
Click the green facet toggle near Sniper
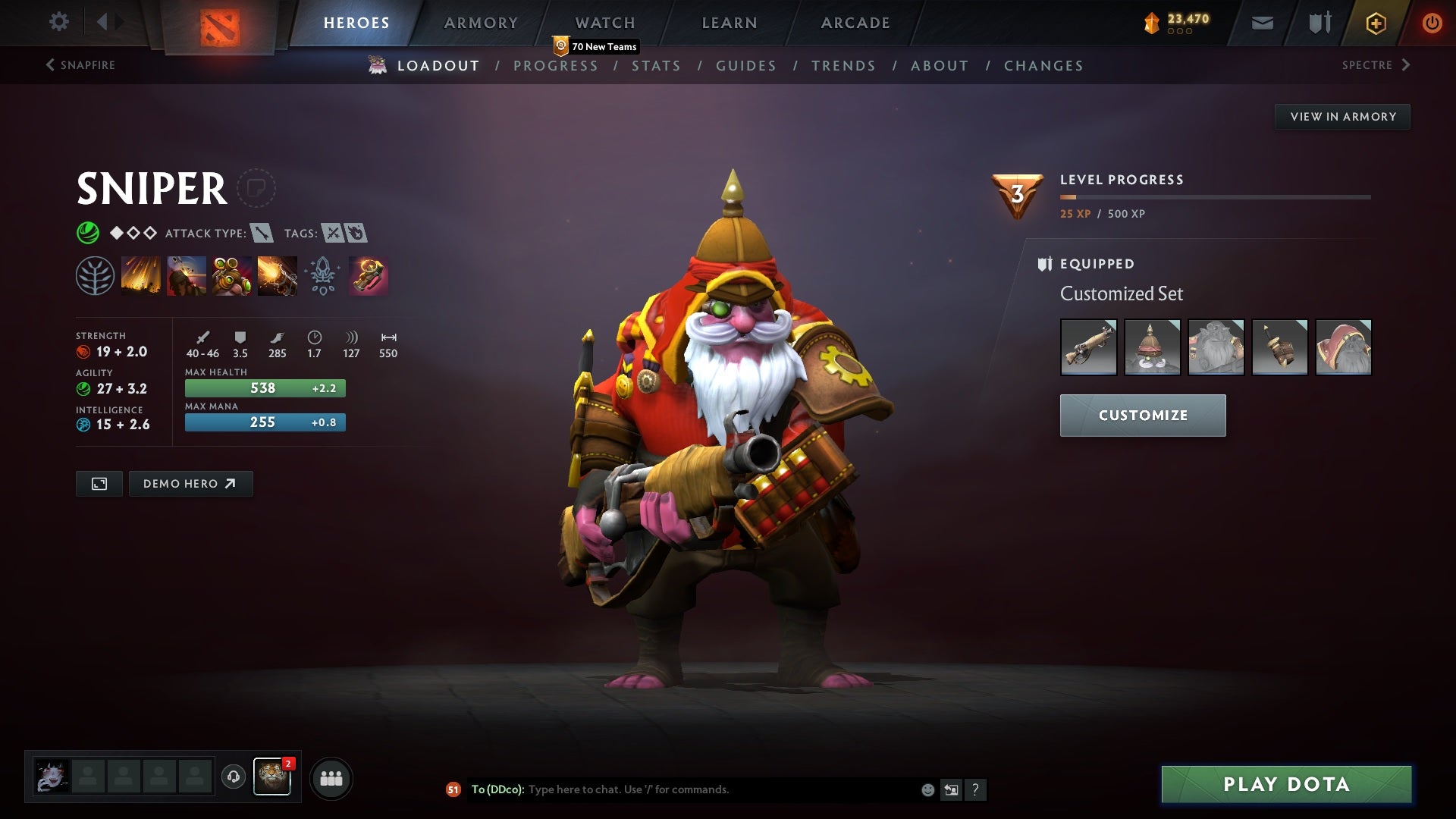coord(89,233)
